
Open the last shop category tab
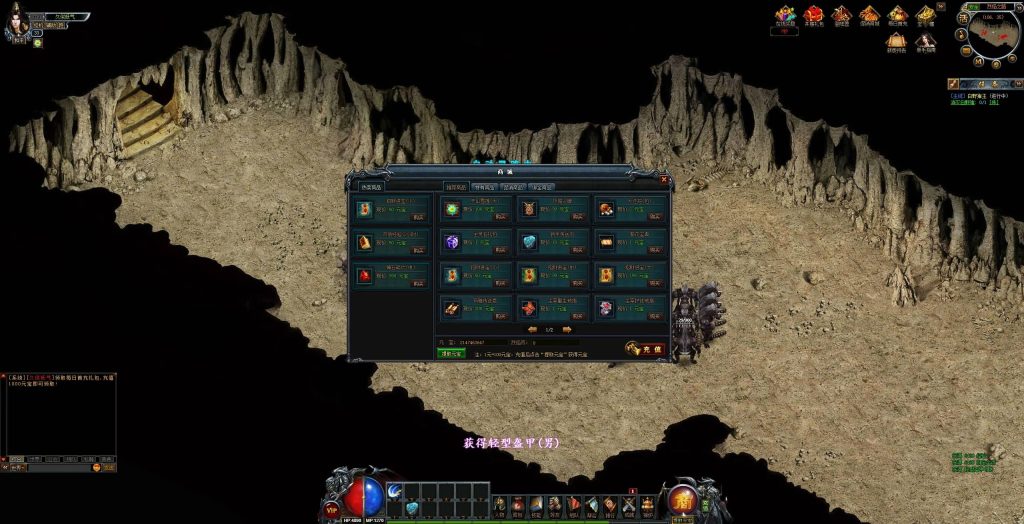(543, 187)
